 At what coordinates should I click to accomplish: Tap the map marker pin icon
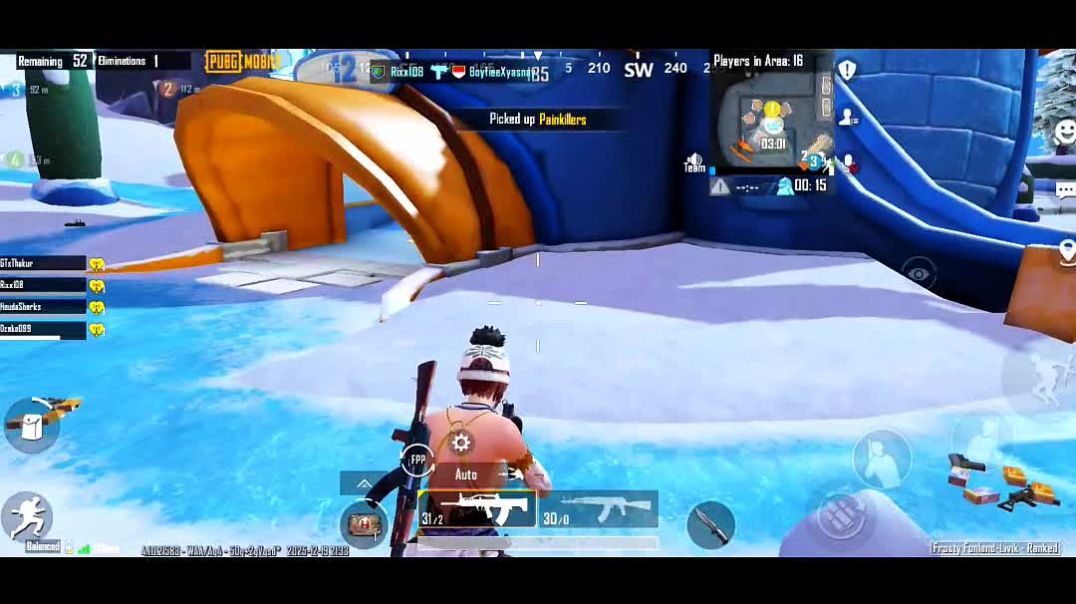tap(1066, 250)
